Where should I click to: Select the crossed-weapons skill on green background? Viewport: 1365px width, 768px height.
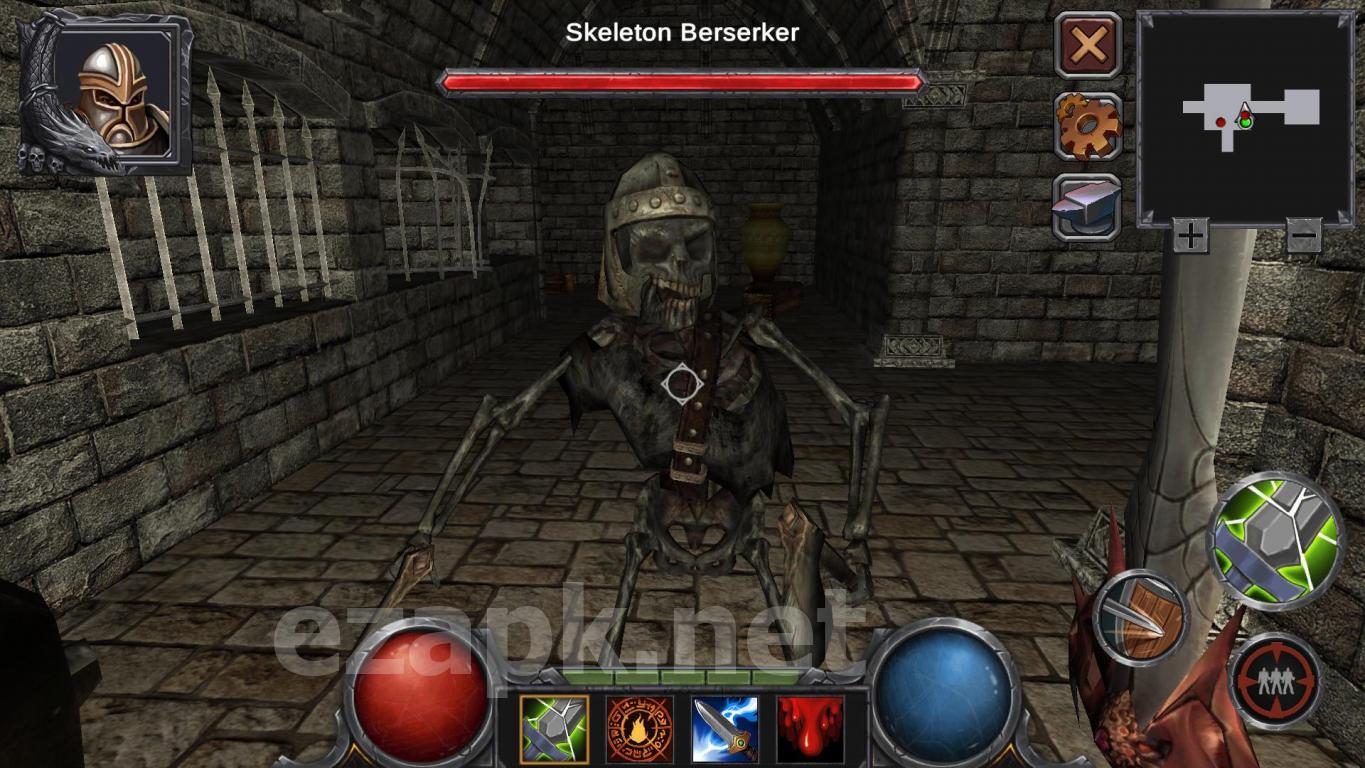click(x=554, y=730)
